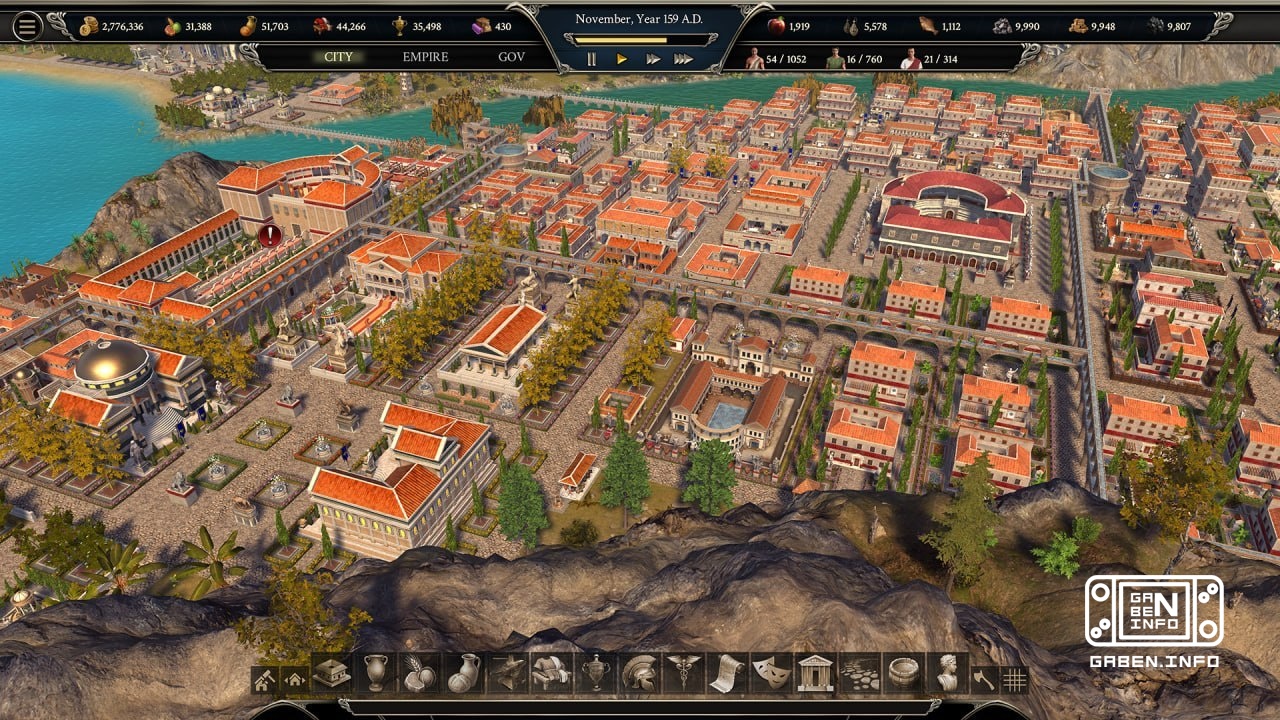
Task: Pause the game simulation
Action: coord(591,57)
